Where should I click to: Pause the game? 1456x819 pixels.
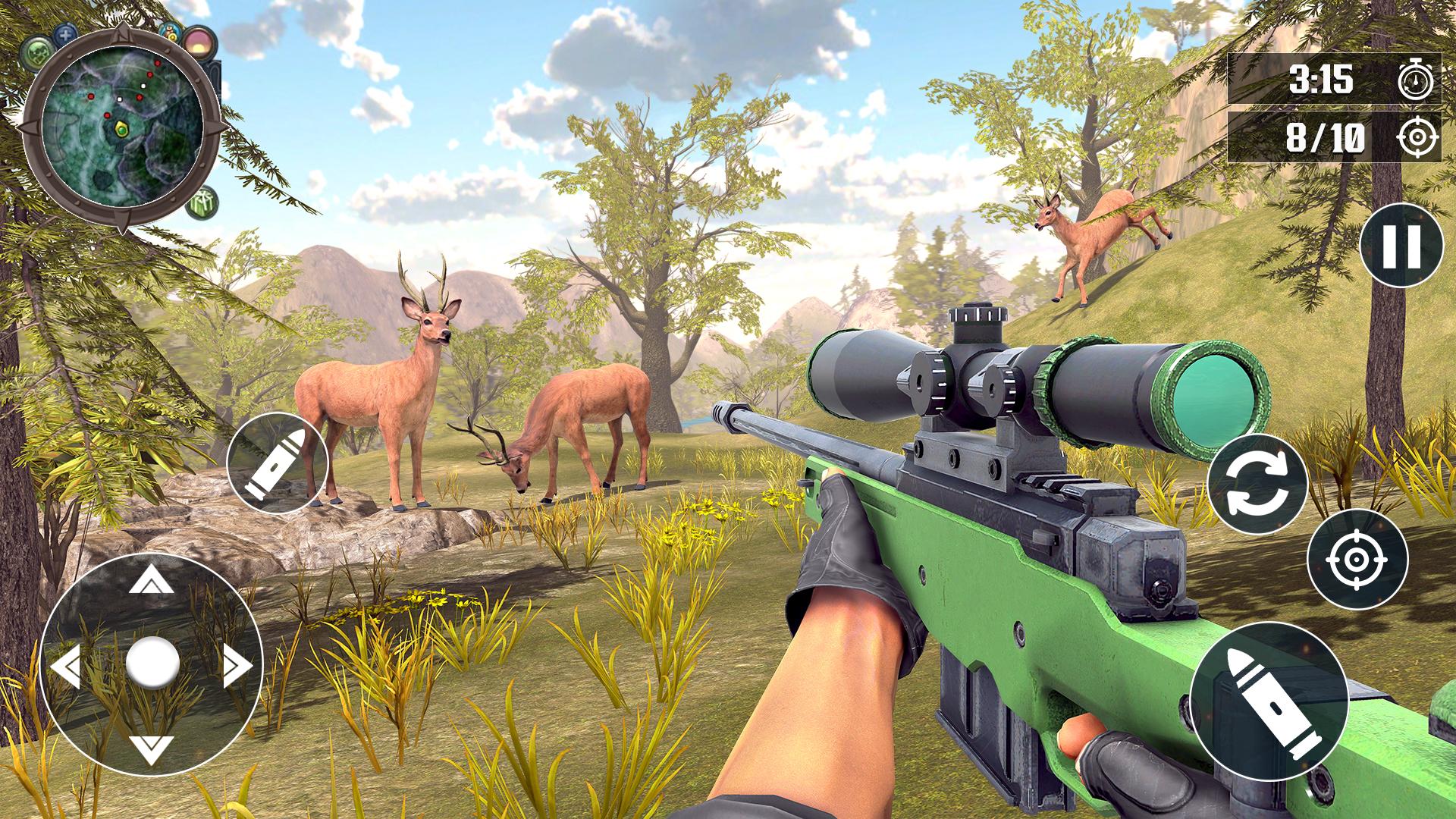1401,246
